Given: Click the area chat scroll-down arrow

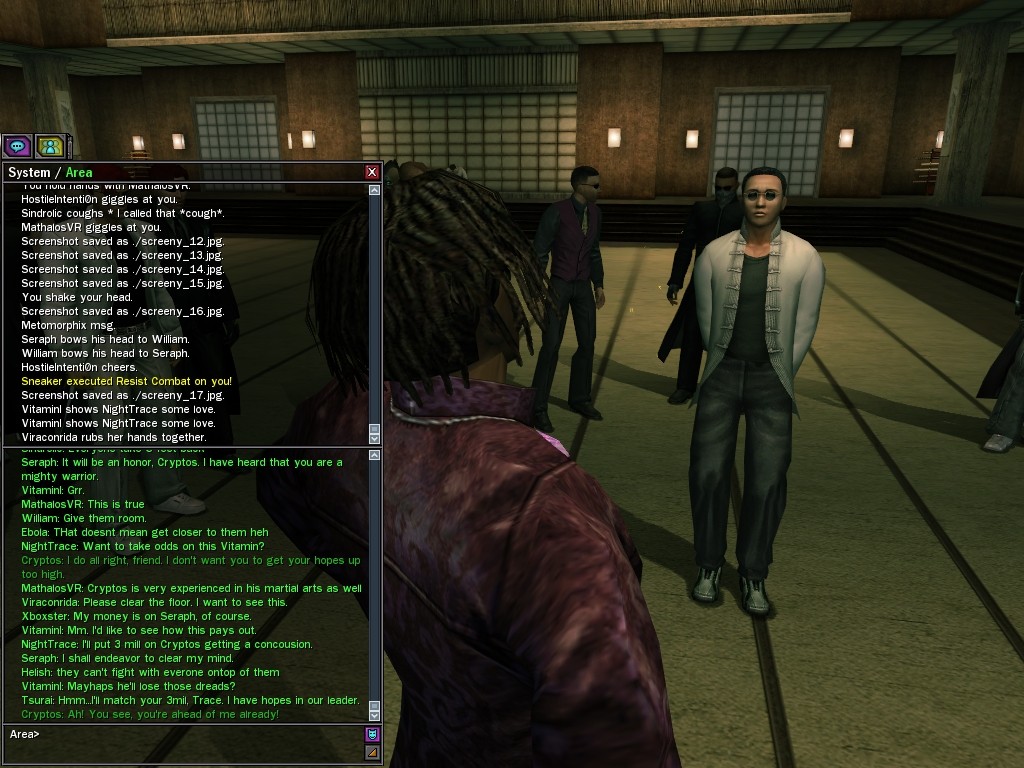Looking at the screenshot, I should [x=374, y=715].
